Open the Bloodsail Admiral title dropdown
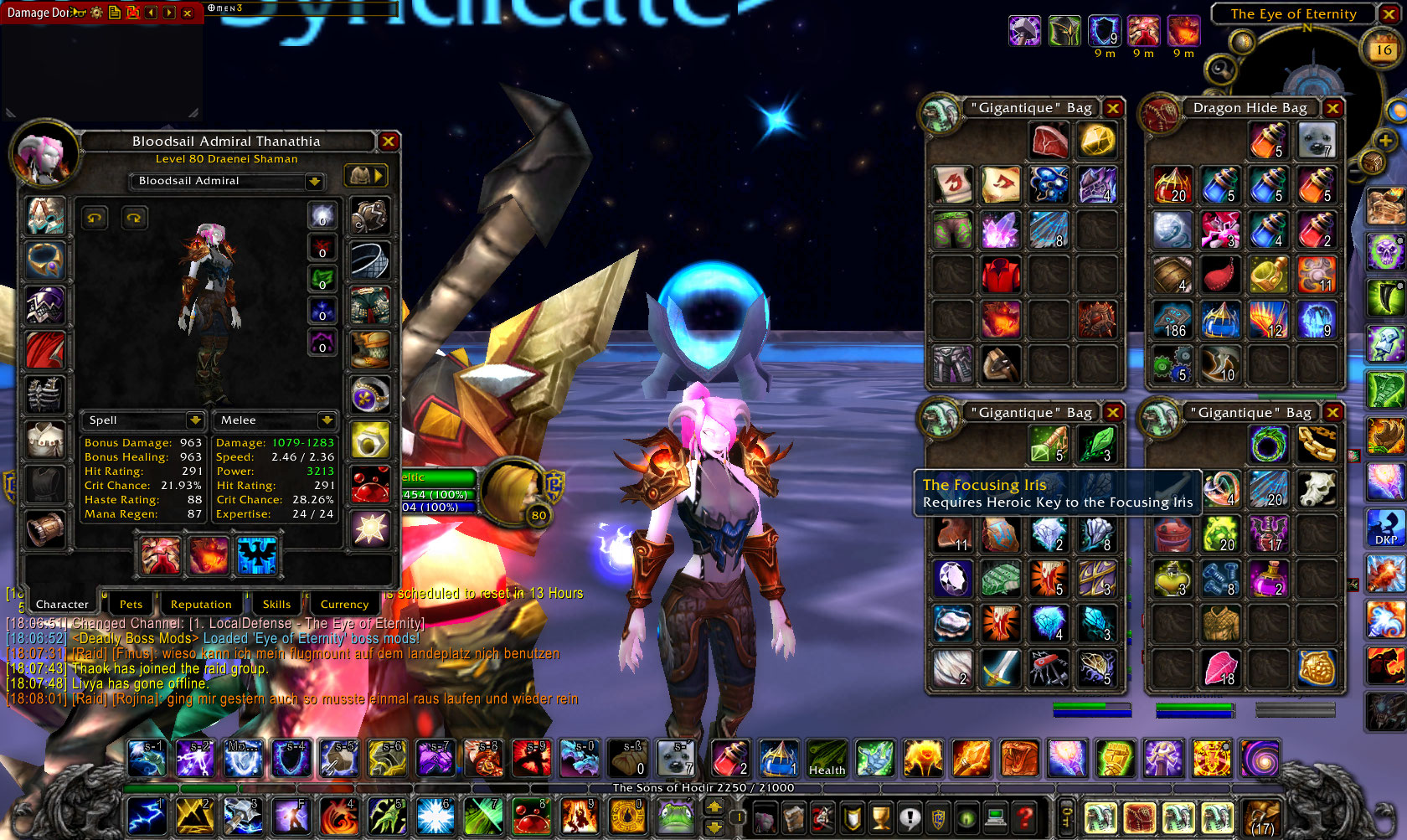1407x840 pixels. tap(314, 181)
